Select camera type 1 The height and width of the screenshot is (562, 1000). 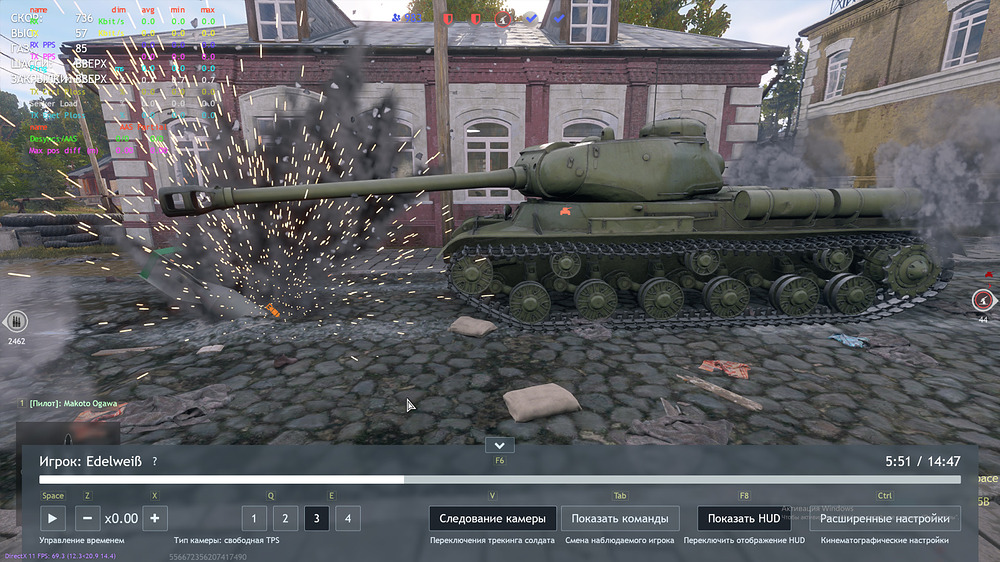click(253, 518)
